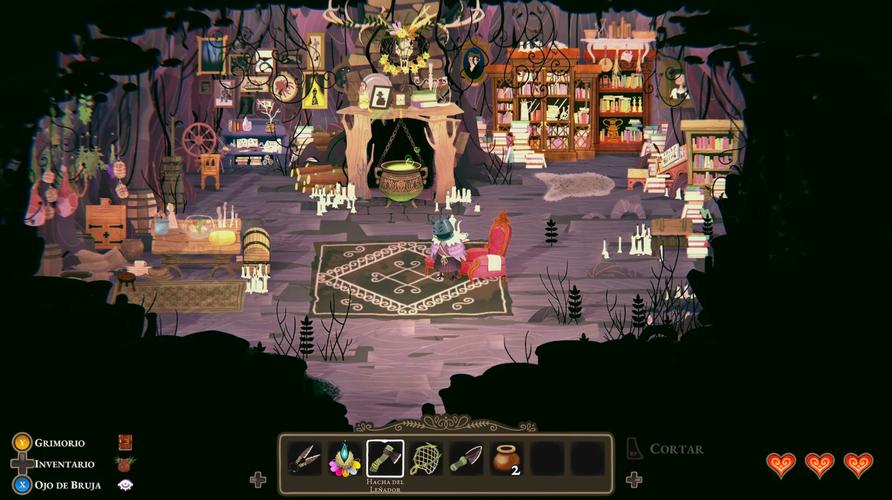This screenshot has height=500, width=892.
Task: Open the Grimorio red book icon
Action: [x=125, y=443]
